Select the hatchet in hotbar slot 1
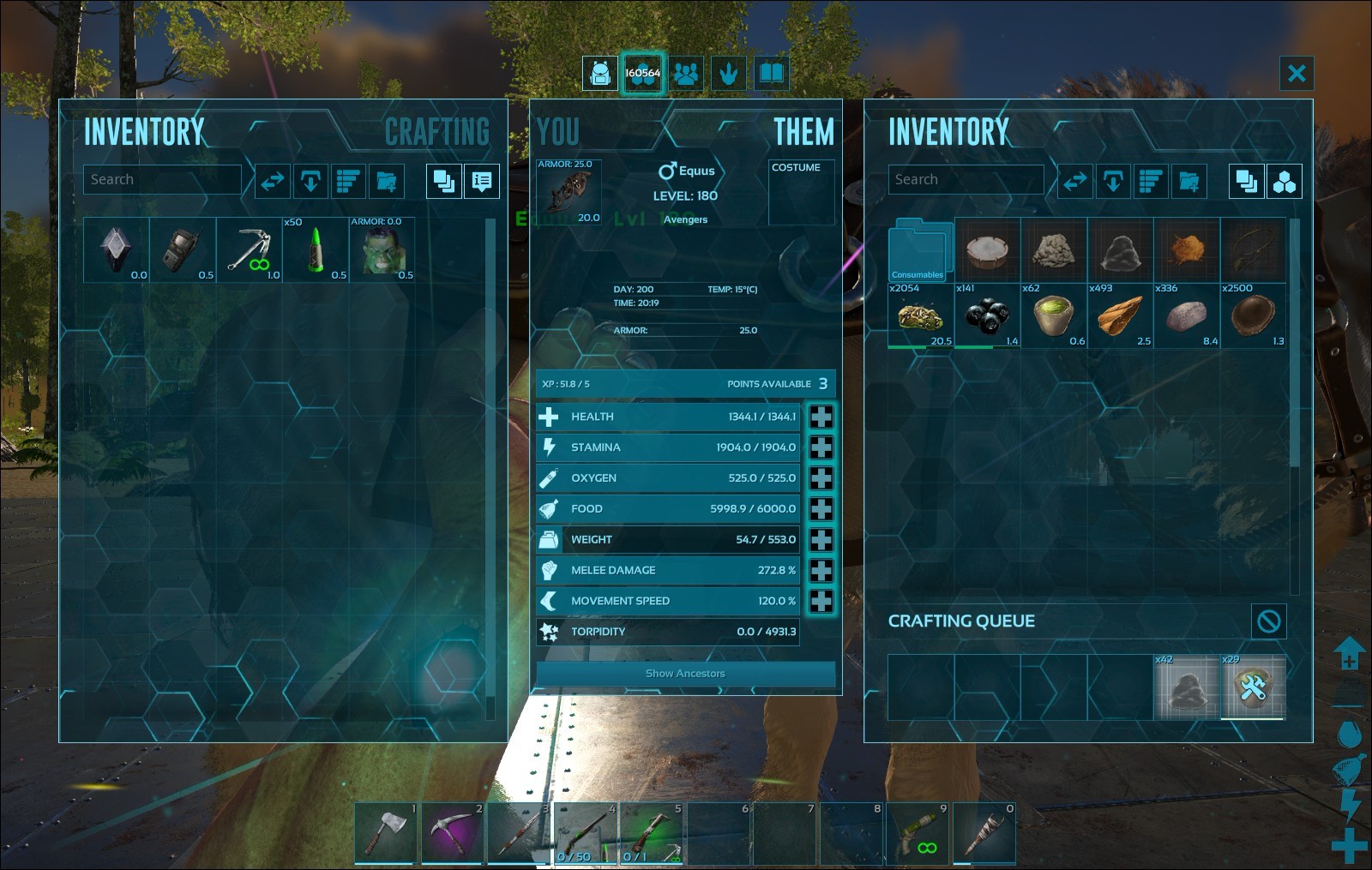The height and width of the screenshot is (870, 1372). coord(386,832)
